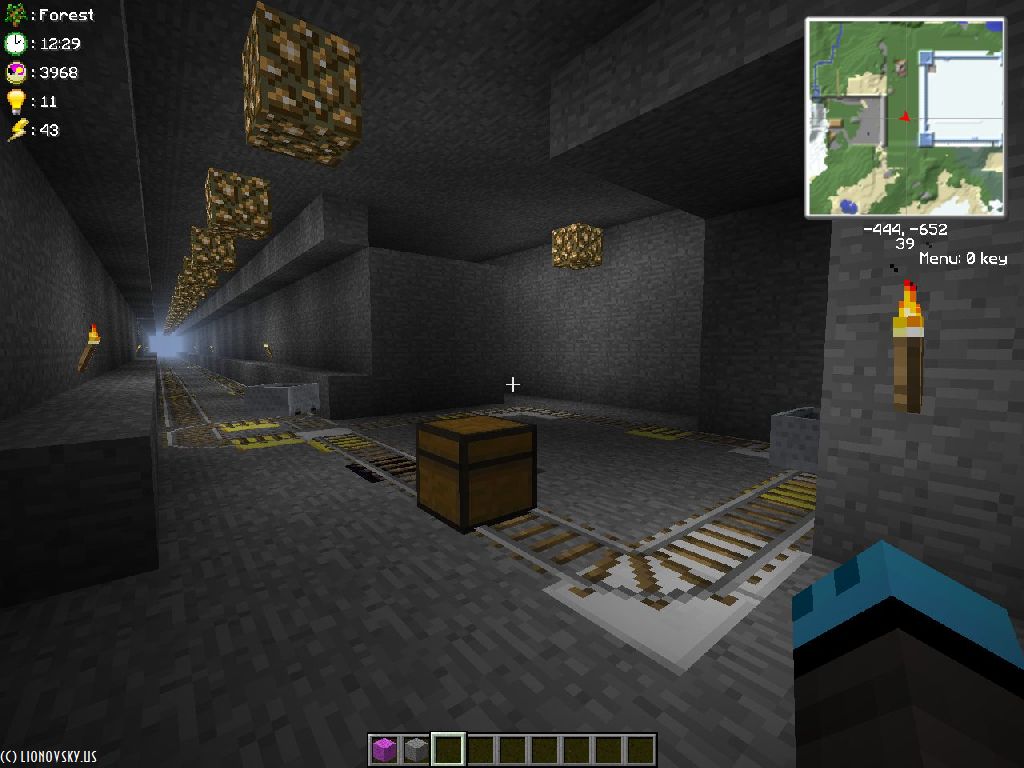The width and height of the screenshot is (1024, 768).
Task: Click the pink and yellow orb icon
Action: [15, 72]
